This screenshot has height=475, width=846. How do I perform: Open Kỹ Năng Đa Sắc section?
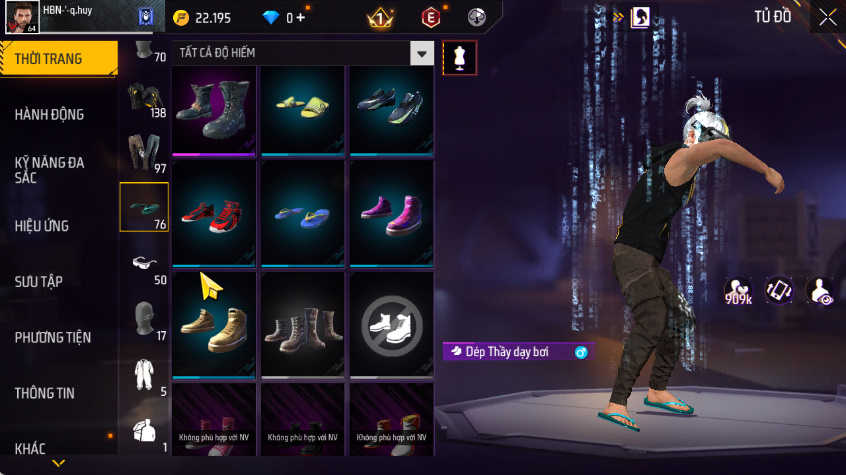[x=49, y=169]
